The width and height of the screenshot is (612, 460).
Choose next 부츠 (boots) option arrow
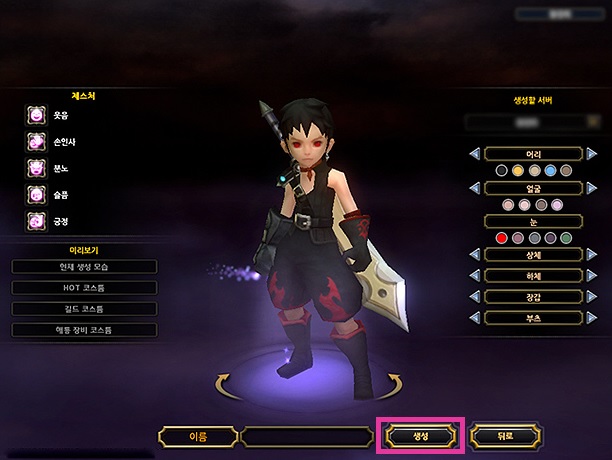click(x=592, y=317)
